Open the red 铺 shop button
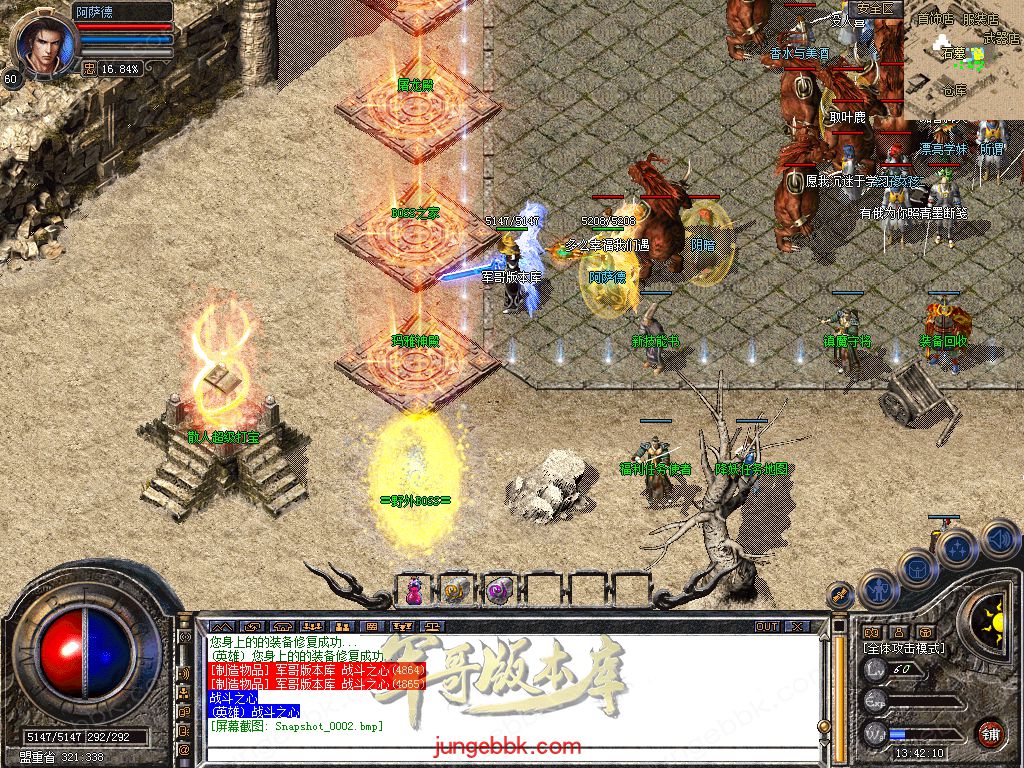 coord(990,733)
